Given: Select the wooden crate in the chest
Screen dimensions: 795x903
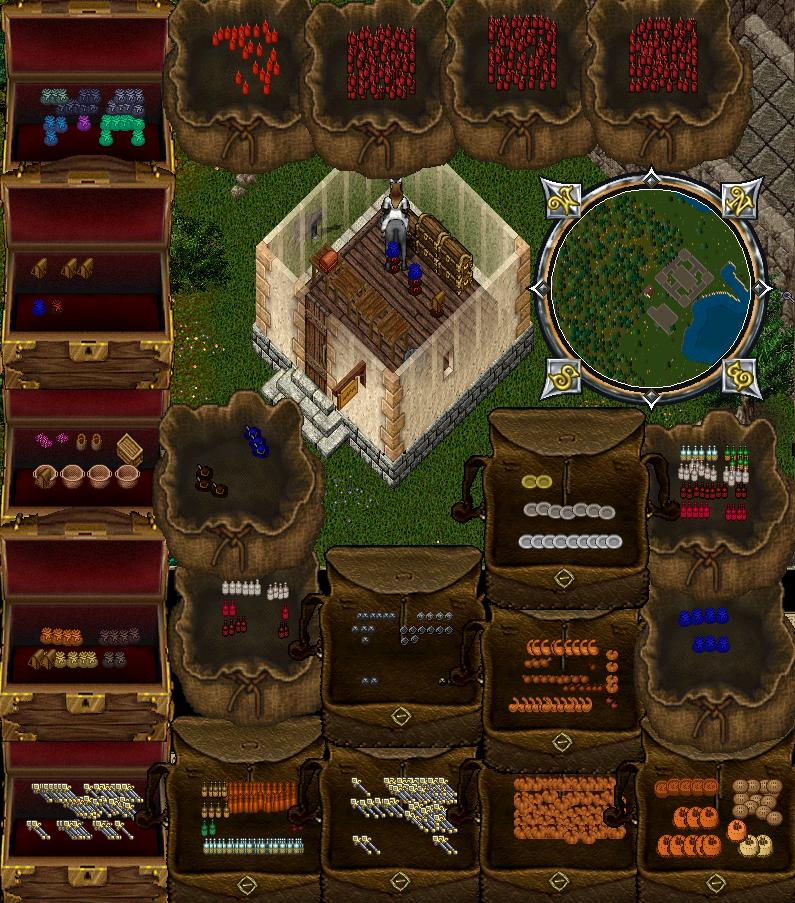Looking at the screenshot, I should pyautogui.click(x=128, y=448).
